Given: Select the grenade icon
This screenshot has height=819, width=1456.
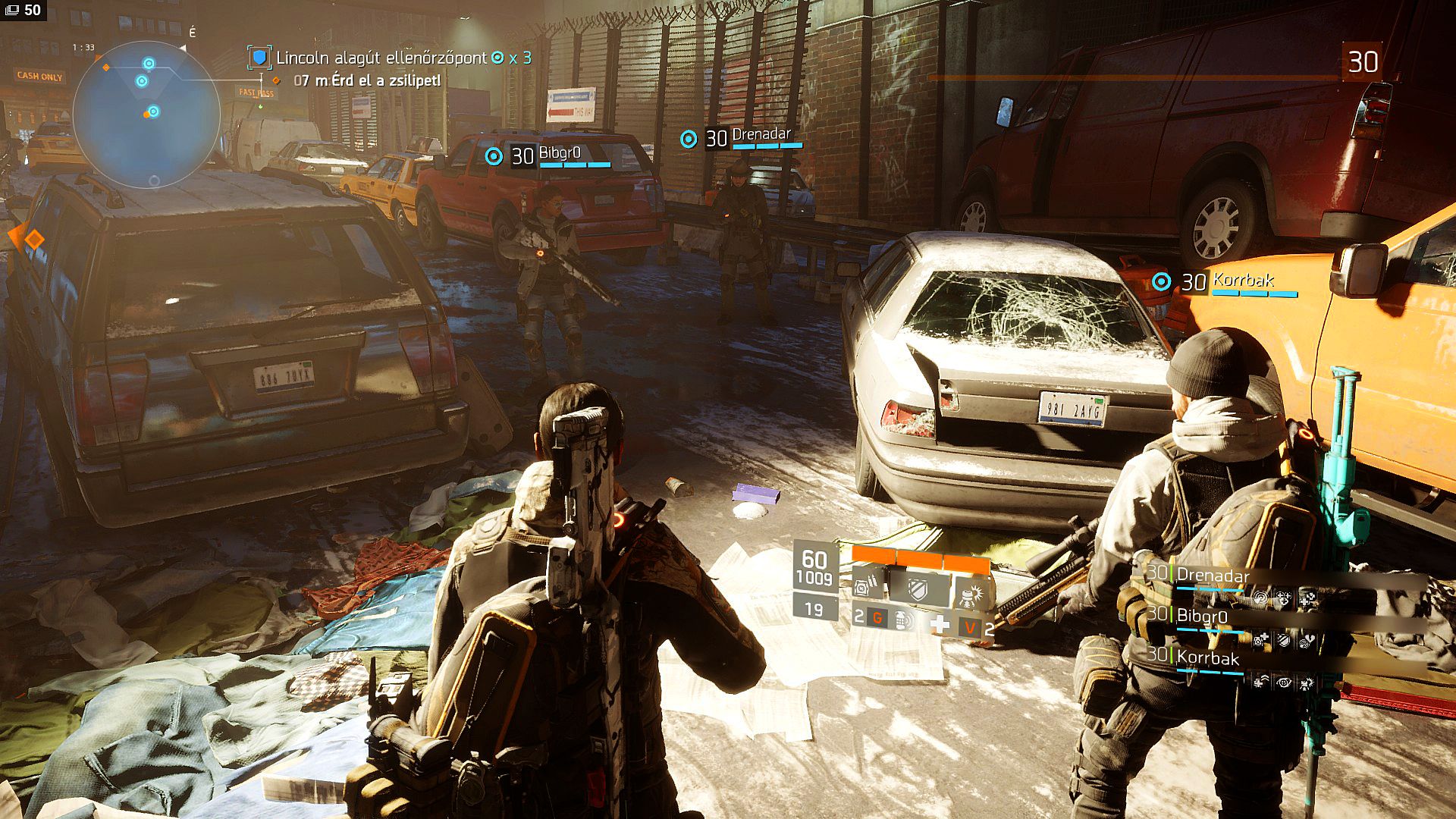Looking at the screenshot, I should pyautogui.click(x=900, y=619).
